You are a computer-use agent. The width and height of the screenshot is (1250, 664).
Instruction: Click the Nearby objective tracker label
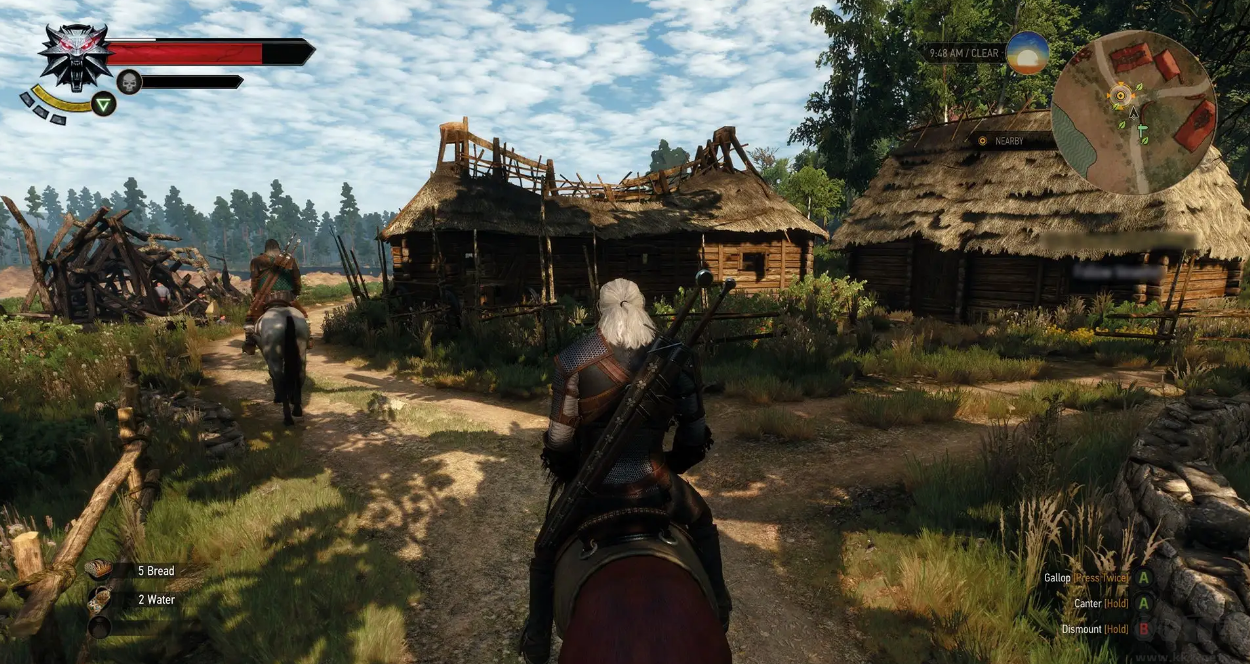point(1008,141)
